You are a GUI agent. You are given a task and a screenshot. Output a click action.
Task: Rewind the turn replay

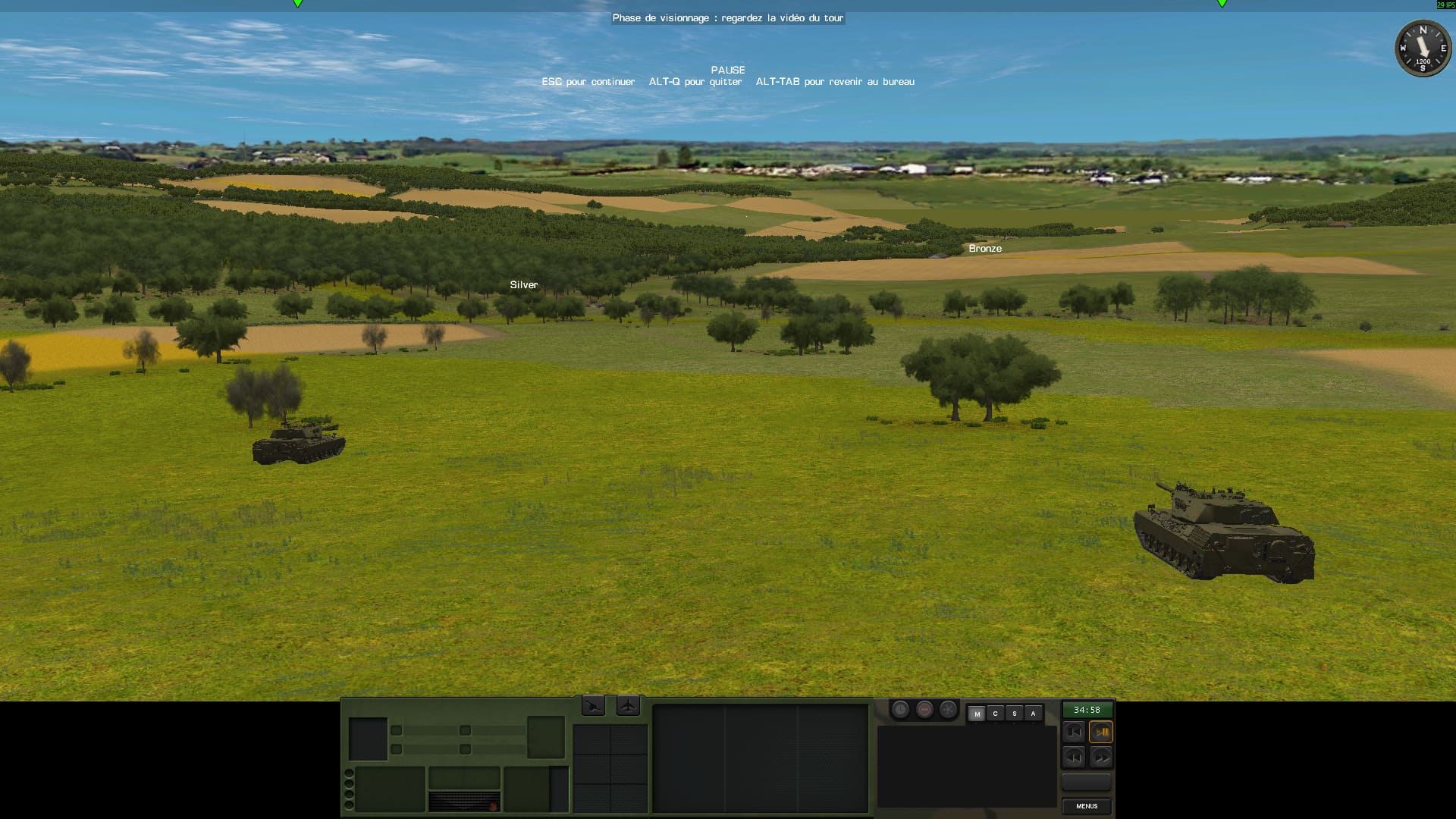pos(1073,757)
